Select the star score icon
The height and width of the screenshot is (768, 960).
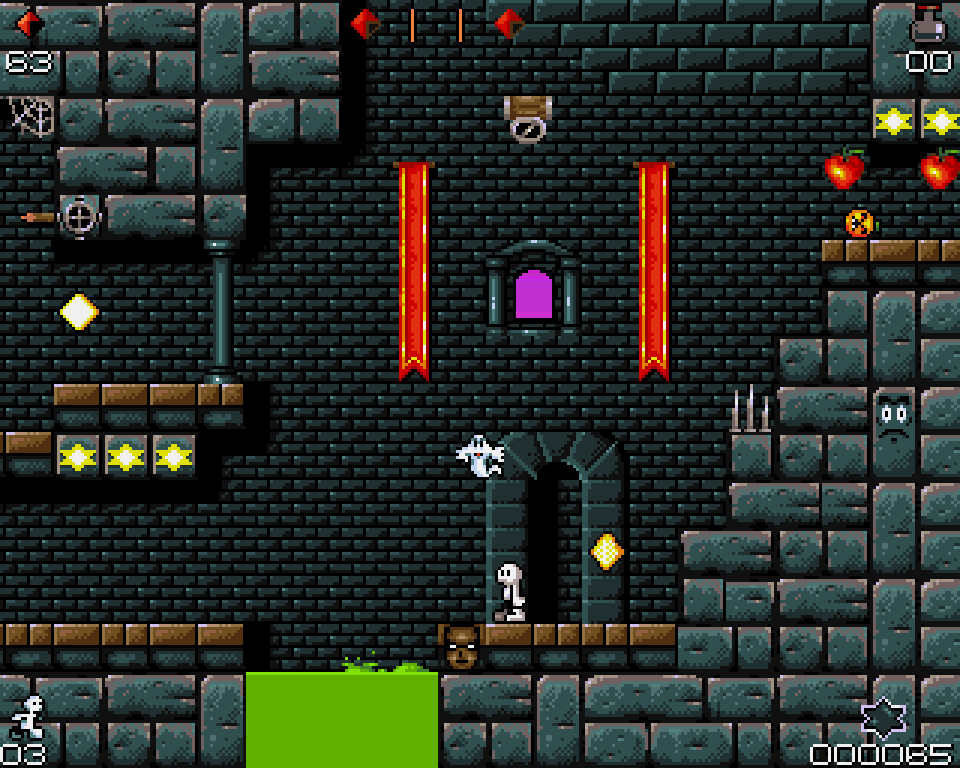pyautogui.click(x=884, y=718)
